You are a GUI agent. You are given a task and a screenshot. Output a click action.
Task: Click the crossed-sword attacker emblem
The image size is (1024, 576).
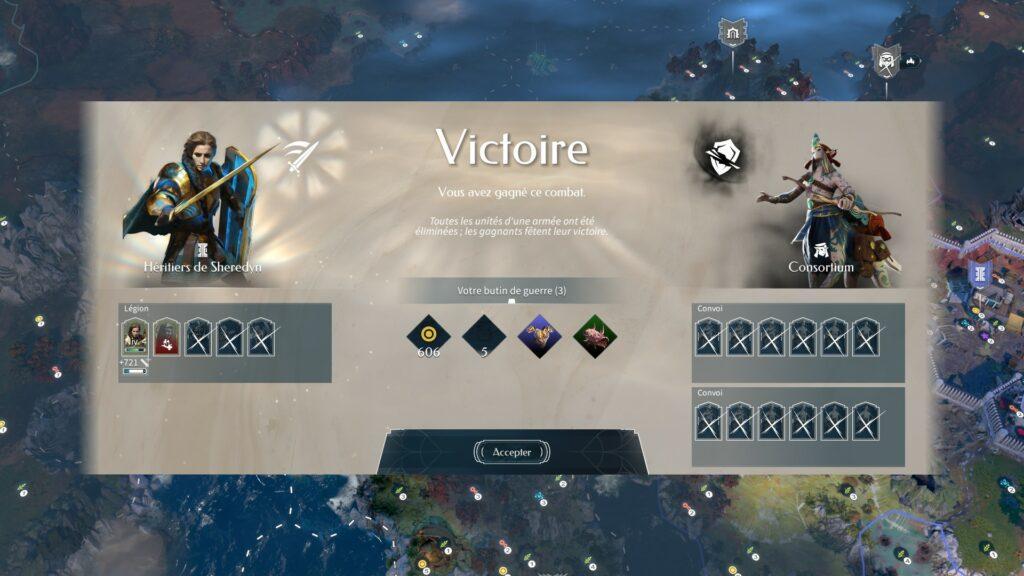pos(299,156)
